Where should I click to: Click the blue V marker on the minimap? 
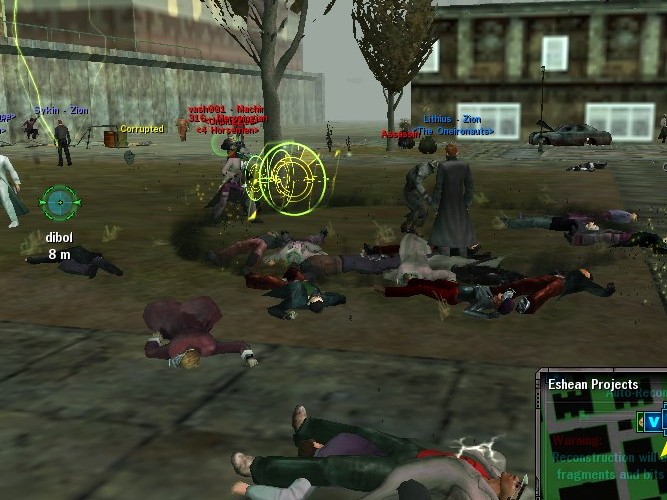coord(654,423)
